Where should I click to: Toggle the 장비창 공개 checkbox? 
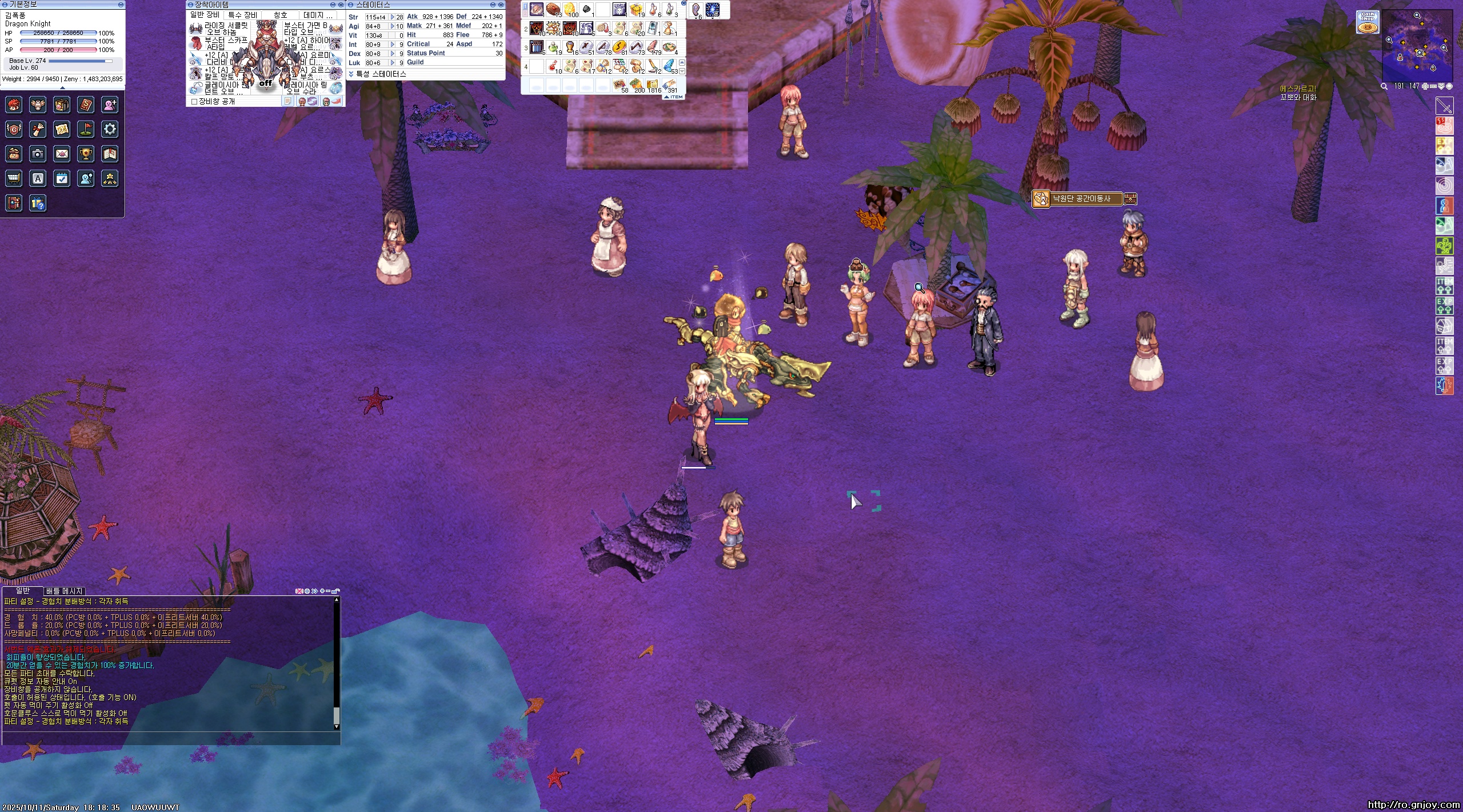pyautogui.click(x=194, y=102)
